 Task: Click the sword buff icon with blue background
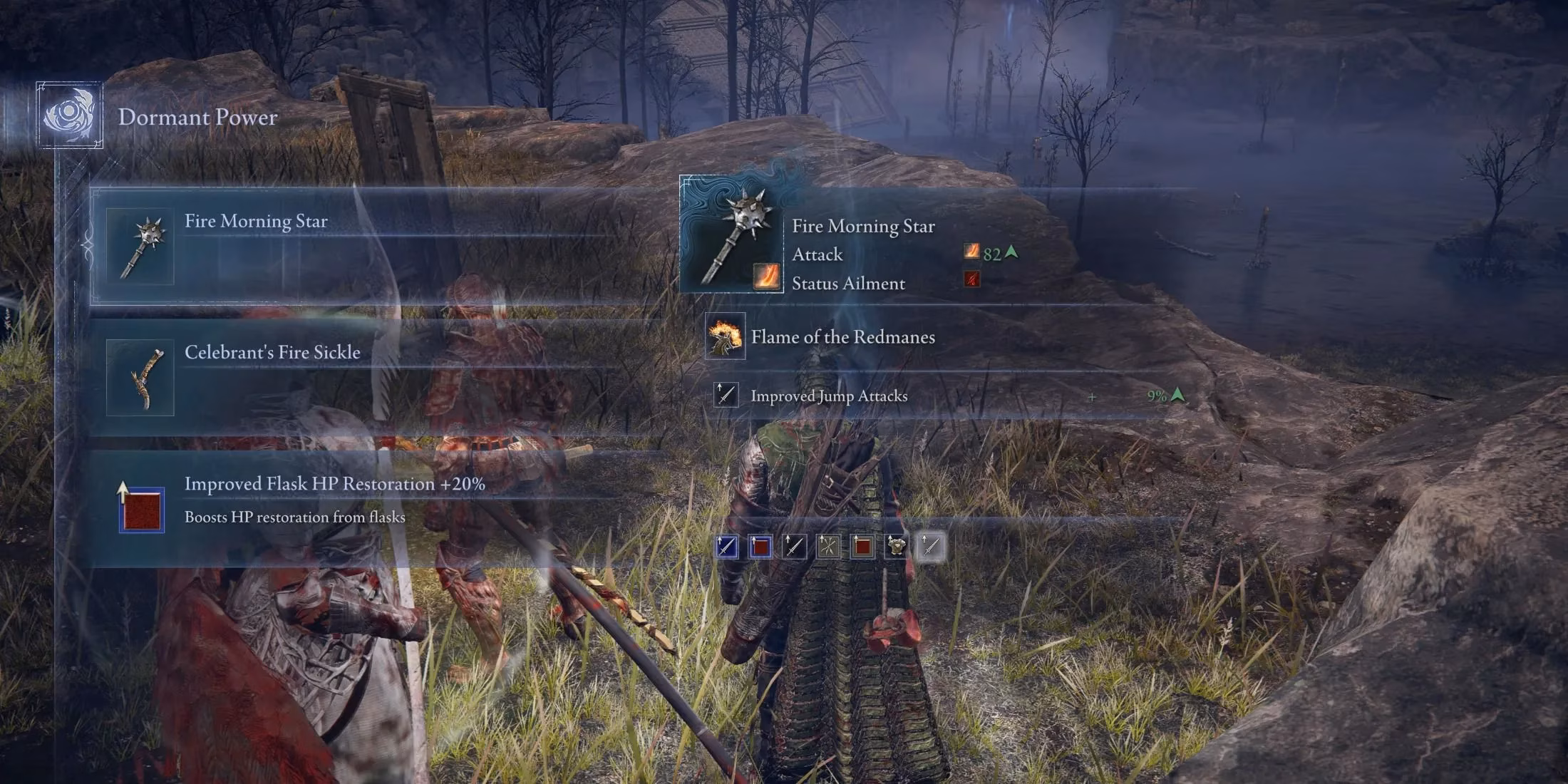pyautogui.click(x=726, y=547)
